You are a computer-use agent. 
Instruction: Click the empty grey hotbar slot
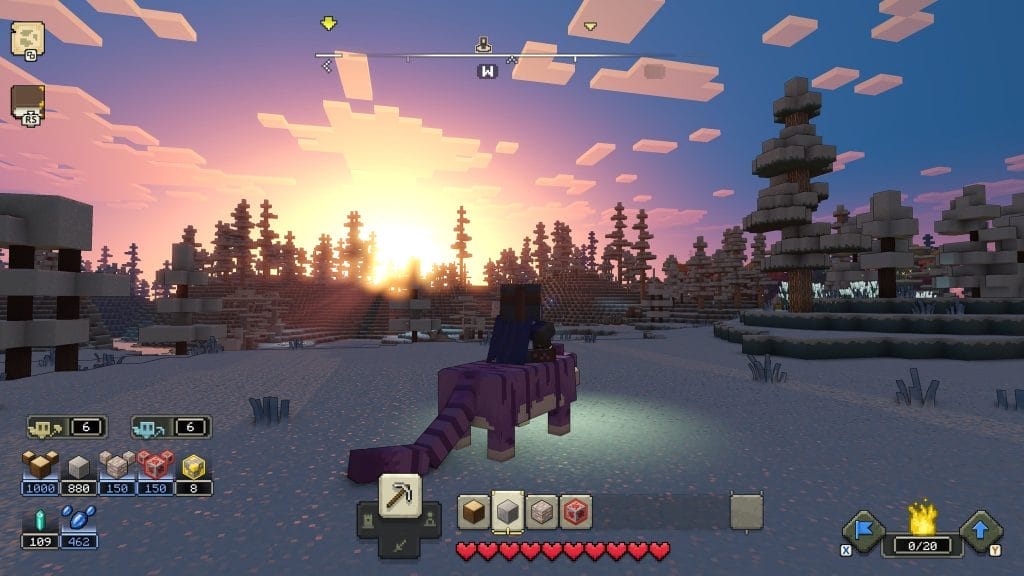(746, 512)
